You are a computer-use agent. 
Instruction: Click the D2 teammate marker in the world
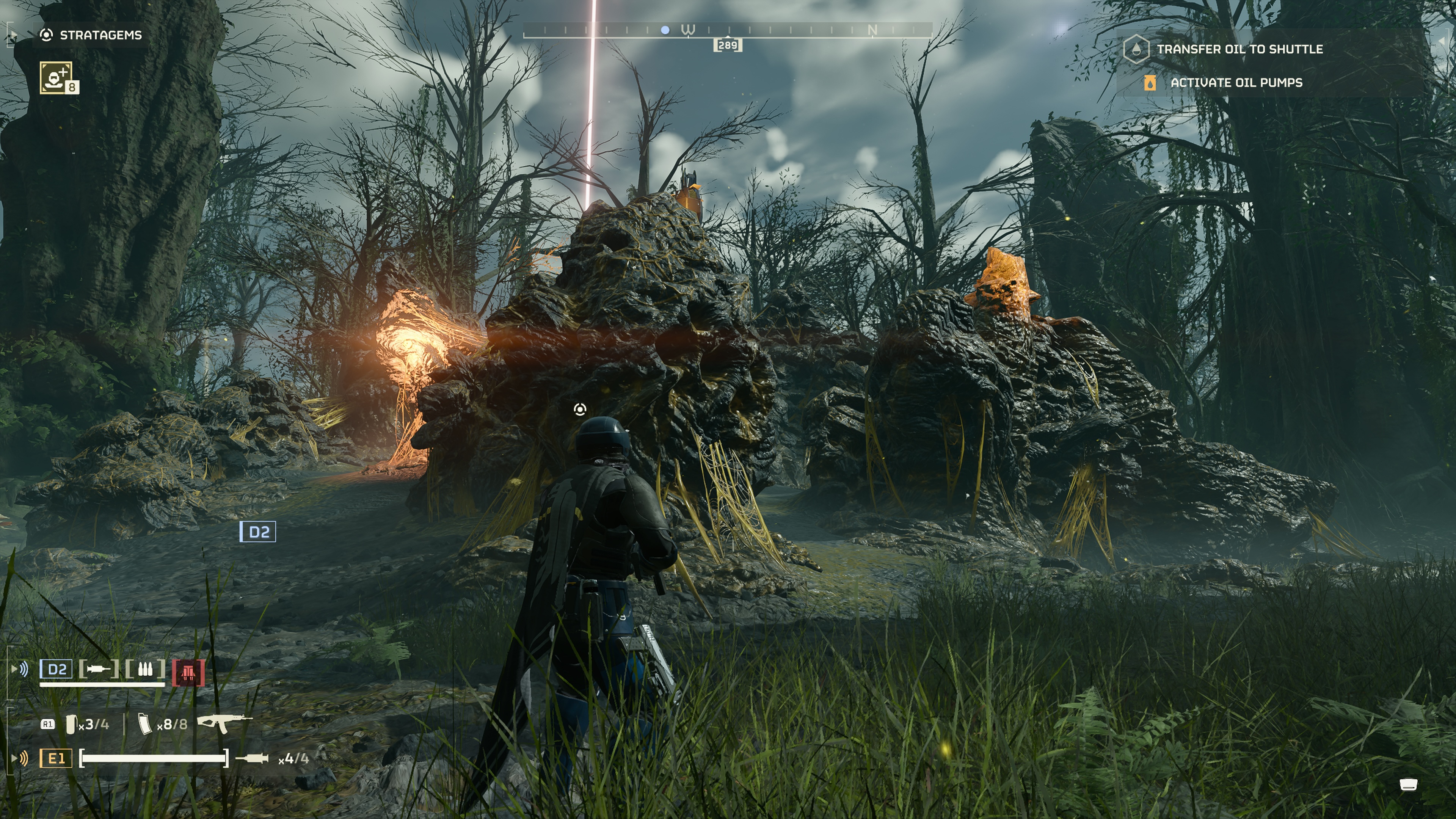click(258, 532)
